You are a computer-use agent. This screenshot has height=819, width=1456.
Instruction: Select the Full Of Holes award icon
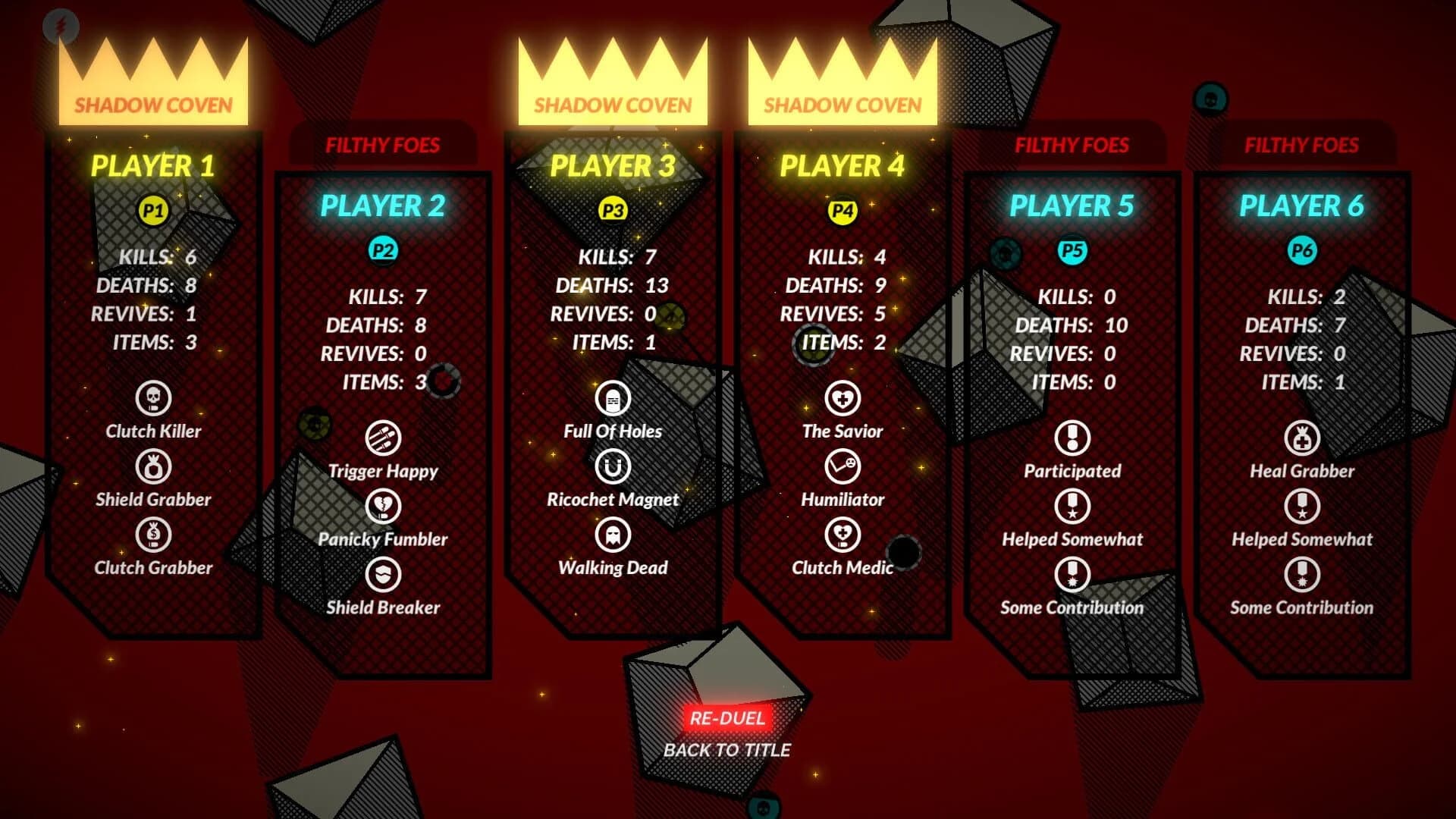614,397
